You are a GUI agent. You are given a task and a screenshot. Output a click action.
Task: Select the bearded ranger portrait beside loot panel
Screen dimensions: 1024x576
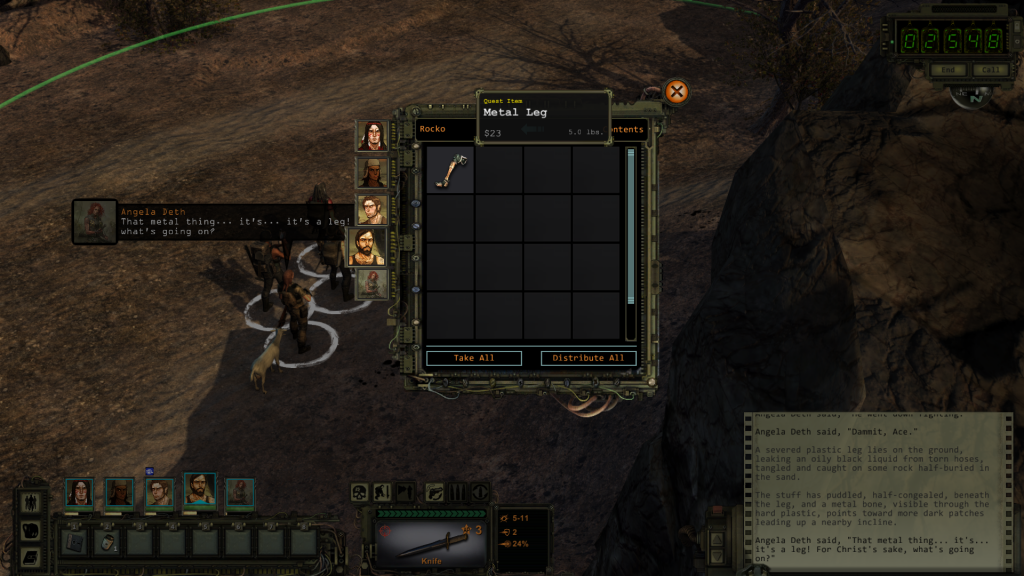click(x=366, y=246)
